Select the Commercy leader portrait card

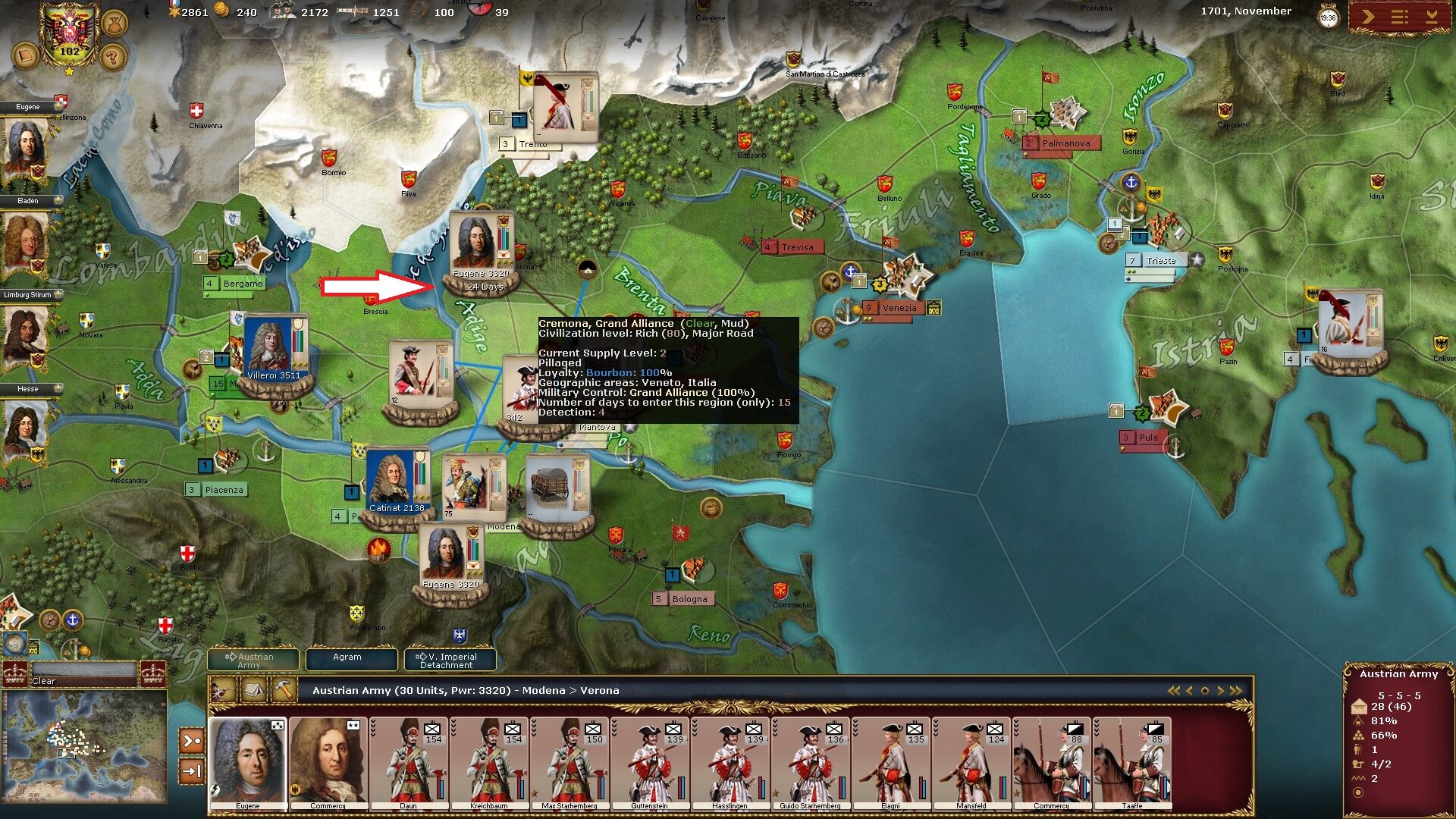[x=328, y=763]
